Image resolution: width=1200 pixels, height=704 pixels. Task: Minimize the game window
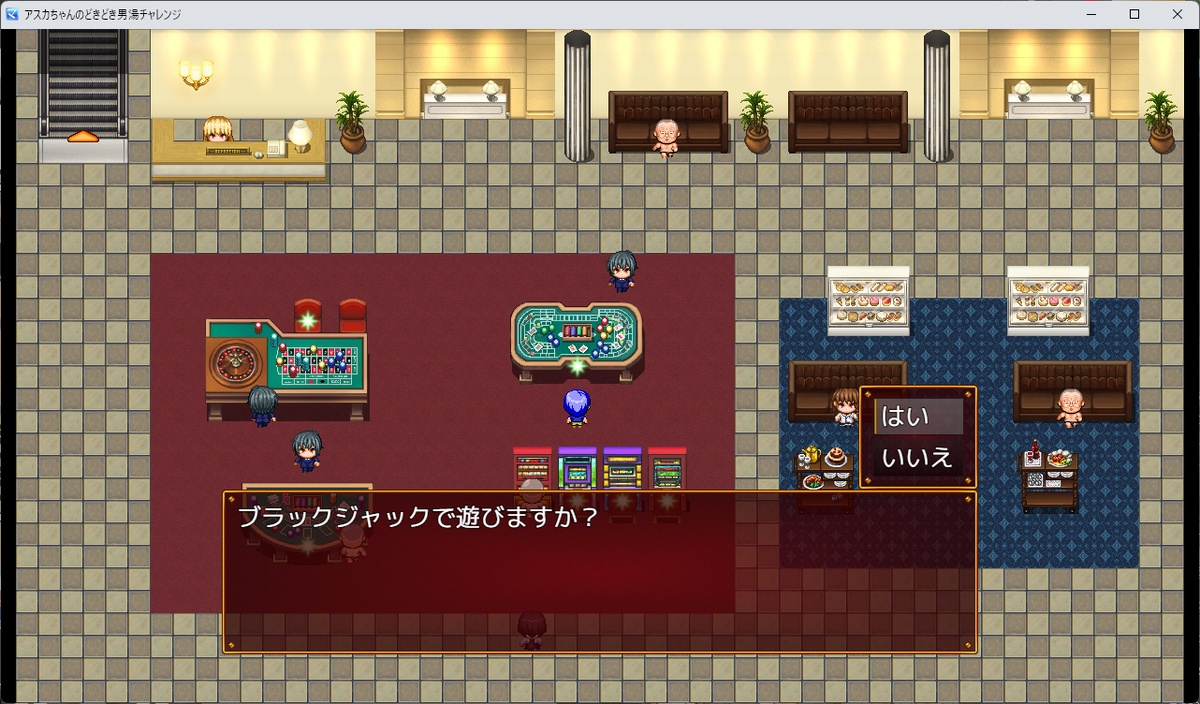click(x=1090, y=14)
